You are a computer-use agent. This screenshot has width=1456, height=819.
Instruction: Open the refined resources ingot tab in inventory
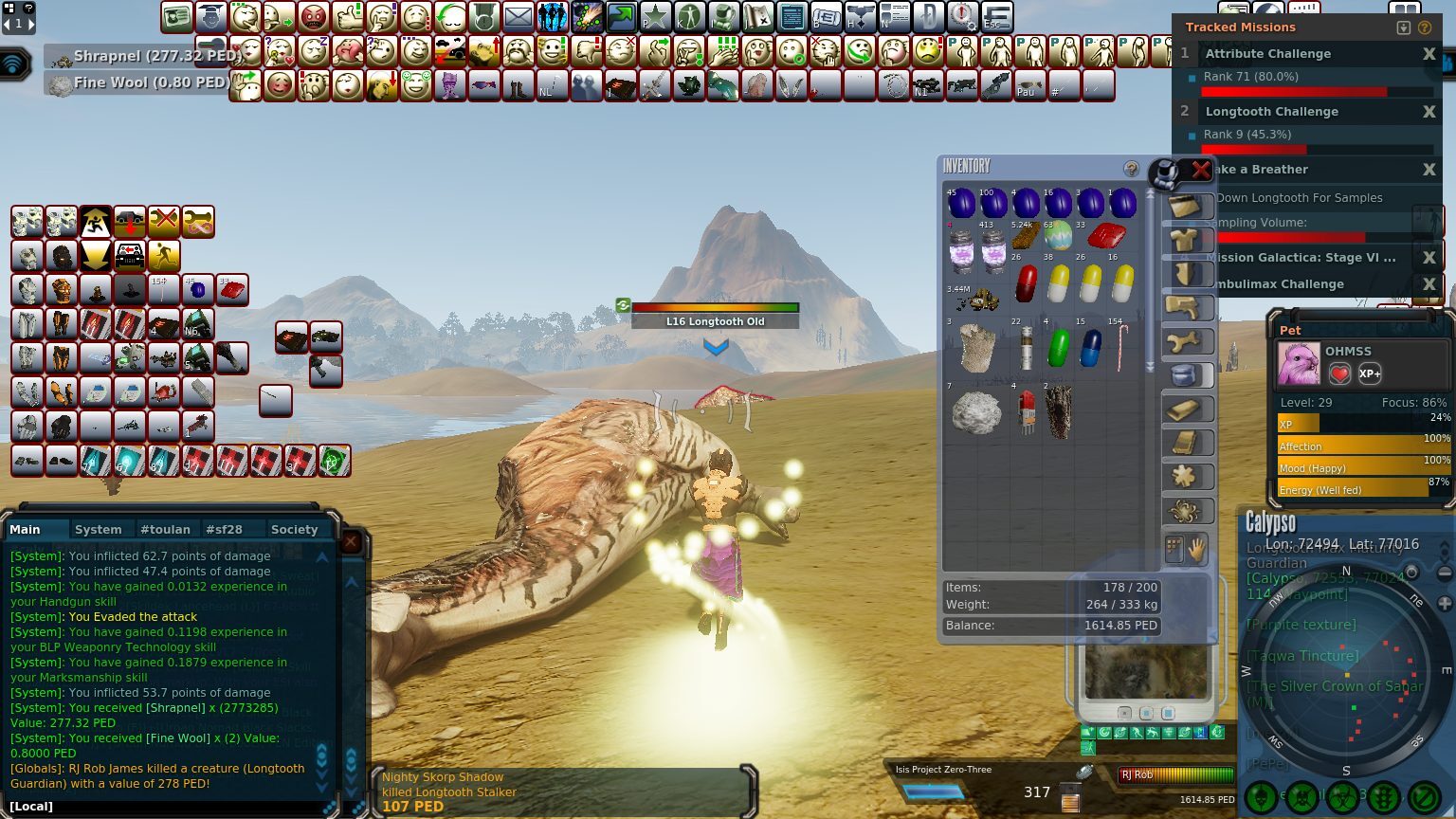1189,408
